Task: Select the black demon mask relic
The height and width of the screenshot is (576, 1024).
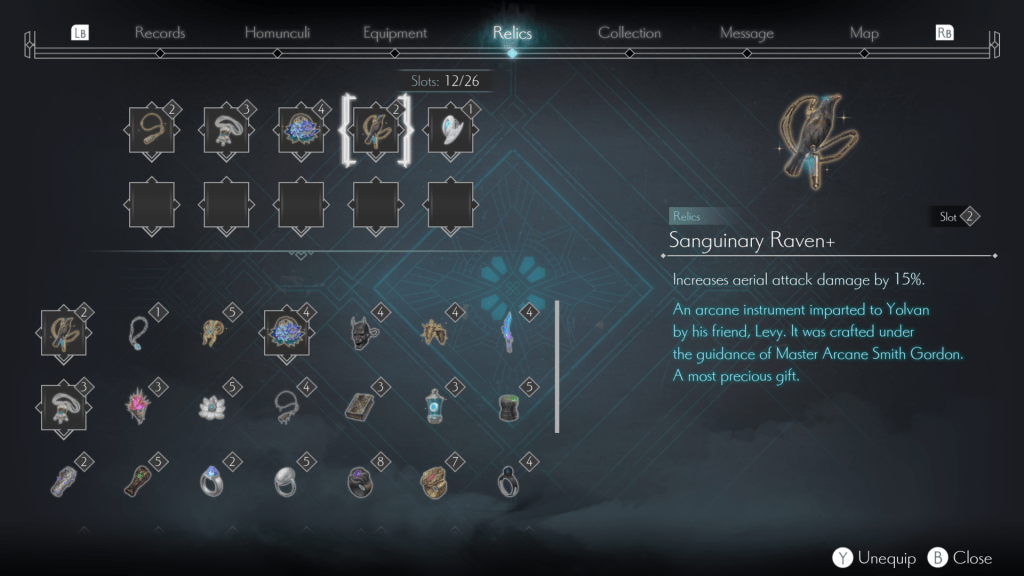Action: click(x=361, y=332)
